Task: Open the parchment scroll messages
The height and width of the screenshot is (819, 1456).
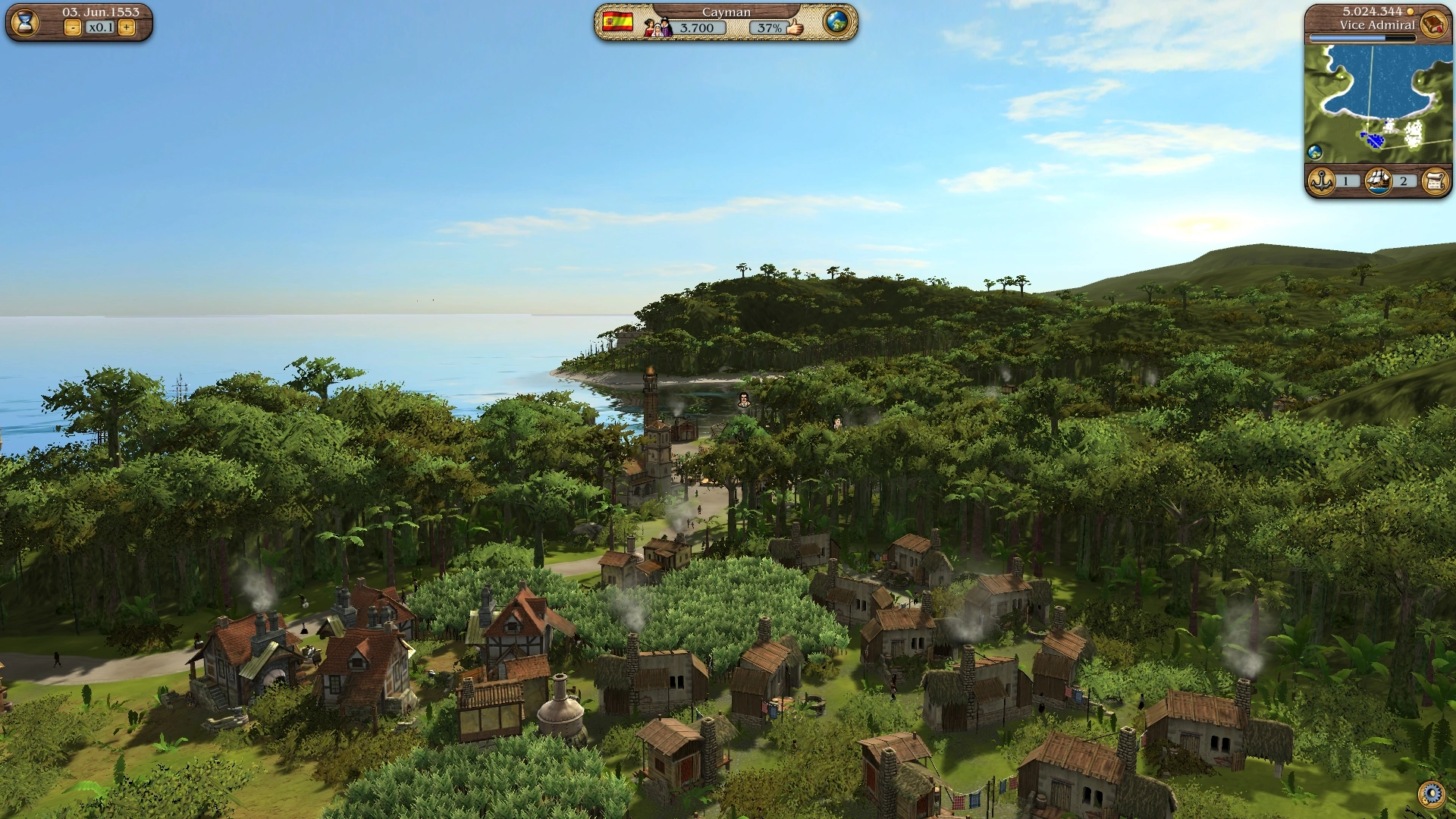Action: (1435, 181)
